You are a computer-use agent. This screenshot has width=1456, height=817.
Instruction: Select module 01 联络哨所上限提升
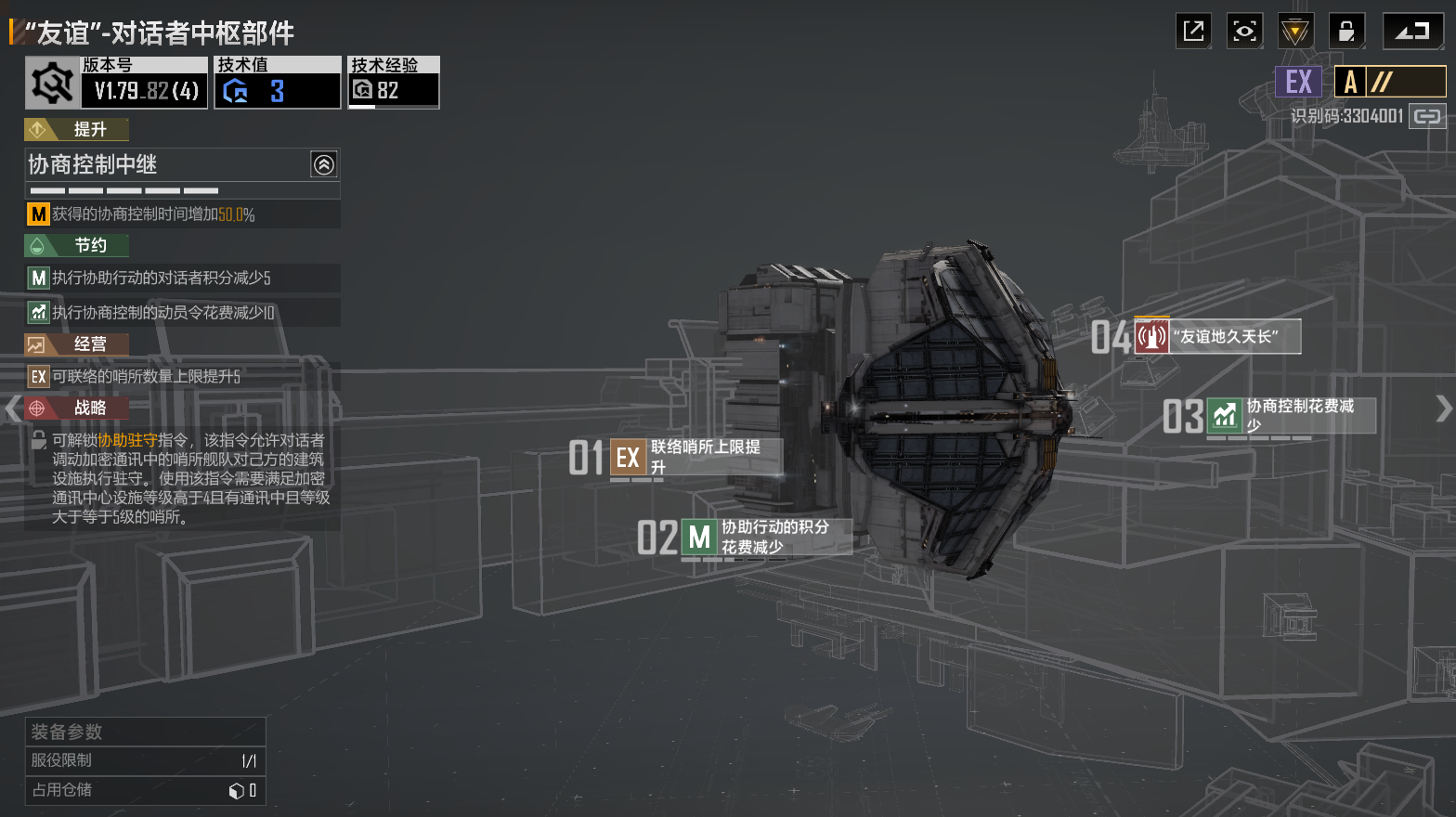[695, 457]
